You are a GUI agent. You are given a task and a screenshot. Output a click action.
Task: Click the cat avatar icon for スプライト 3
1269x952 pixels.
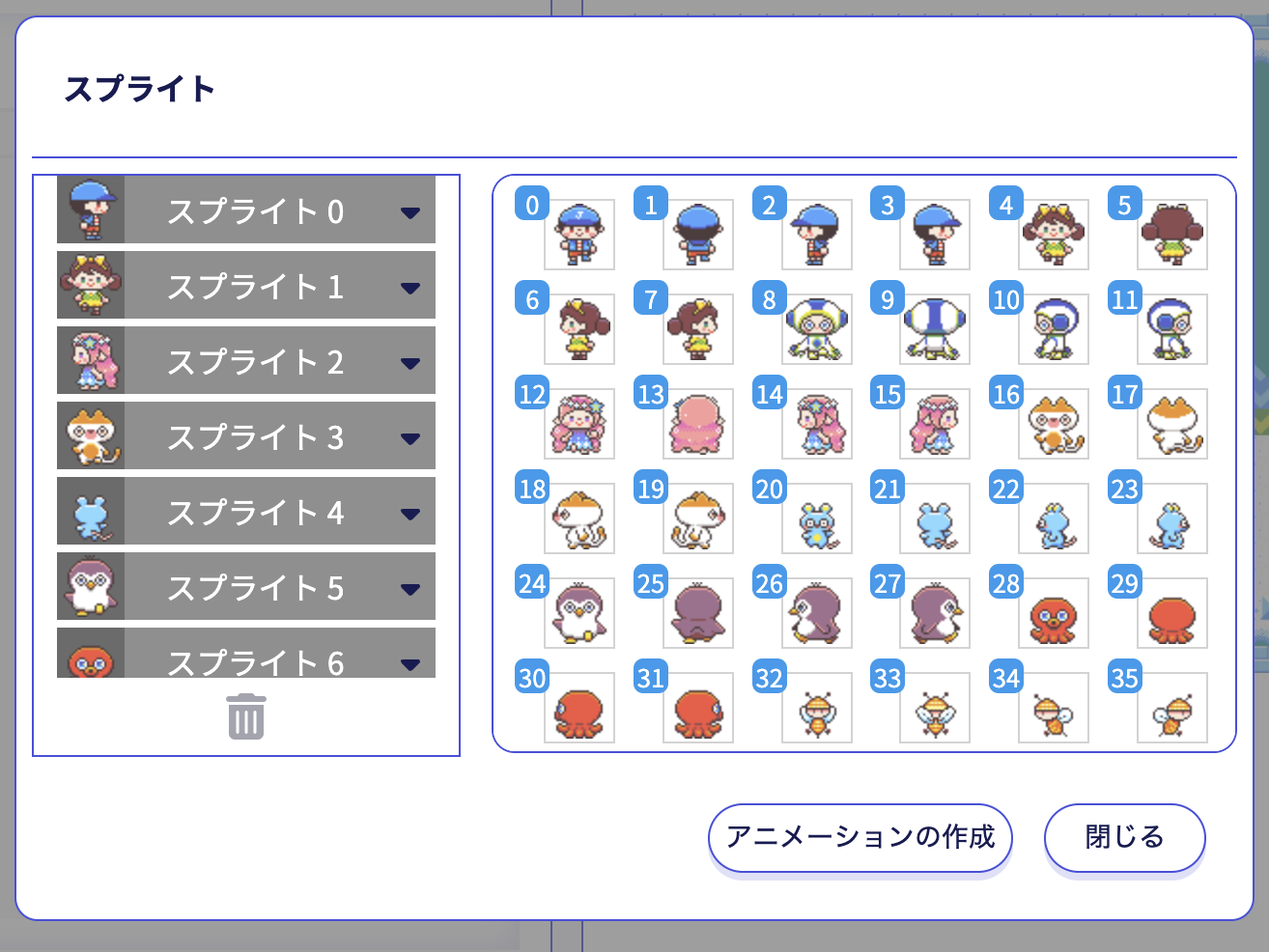[x=89, y=435]
